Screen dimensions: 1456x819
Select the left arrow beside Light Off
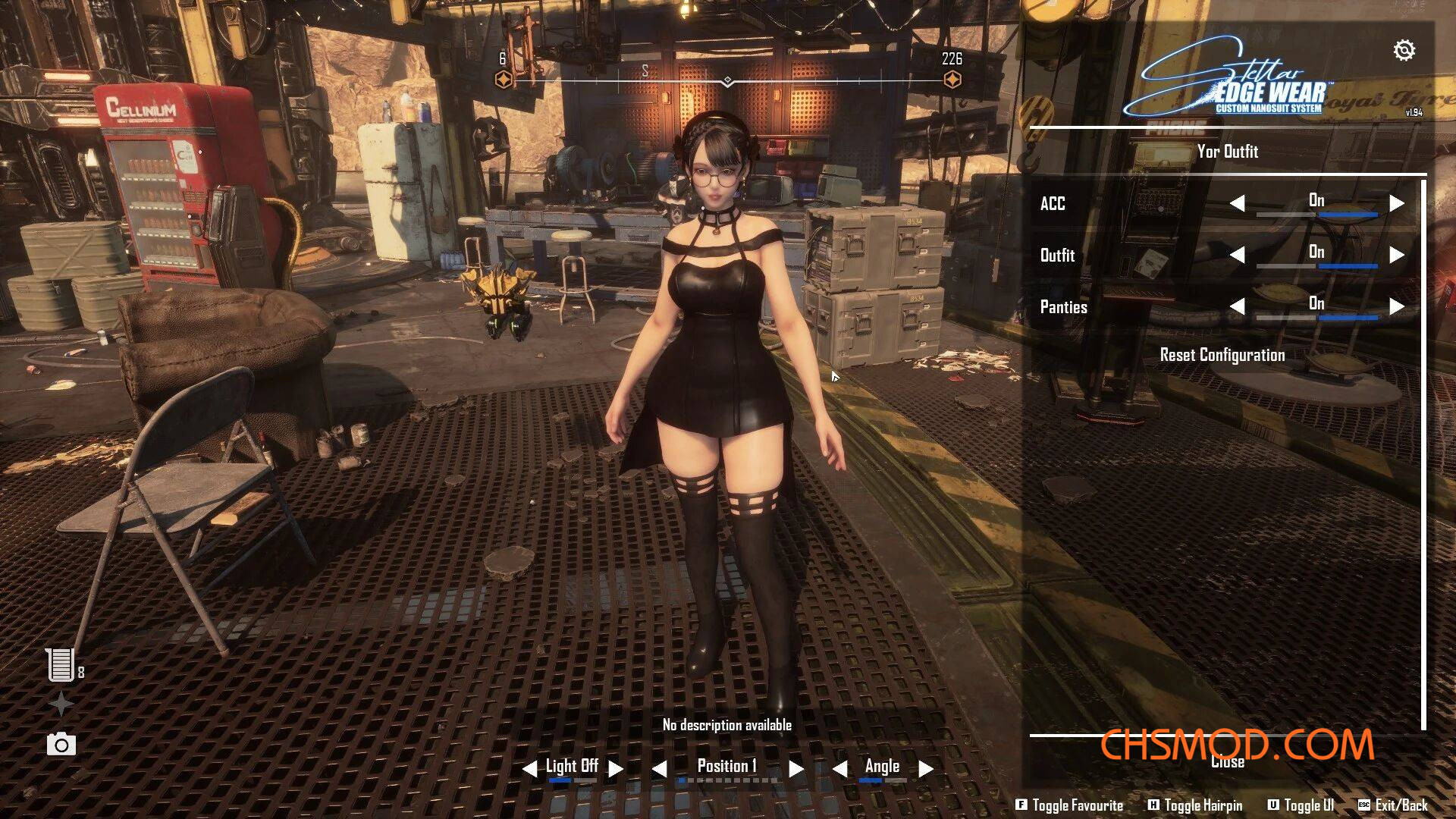tap(529, 769)
